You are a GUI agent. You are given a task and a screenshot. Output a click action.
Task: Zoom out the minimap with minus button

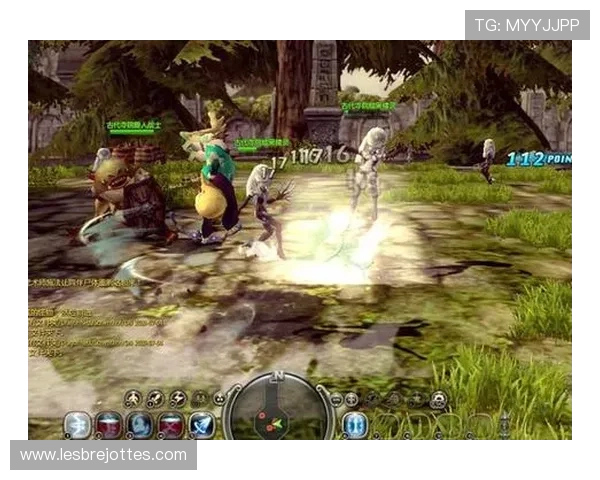(x=336, y=399)
